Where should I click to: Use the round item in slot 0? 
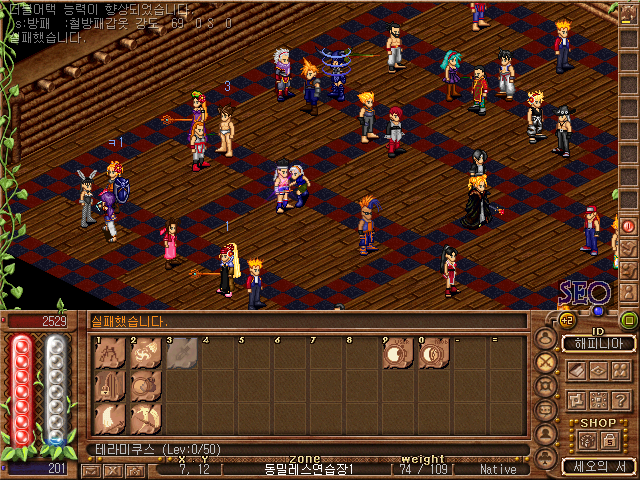(x=433, y=355)
